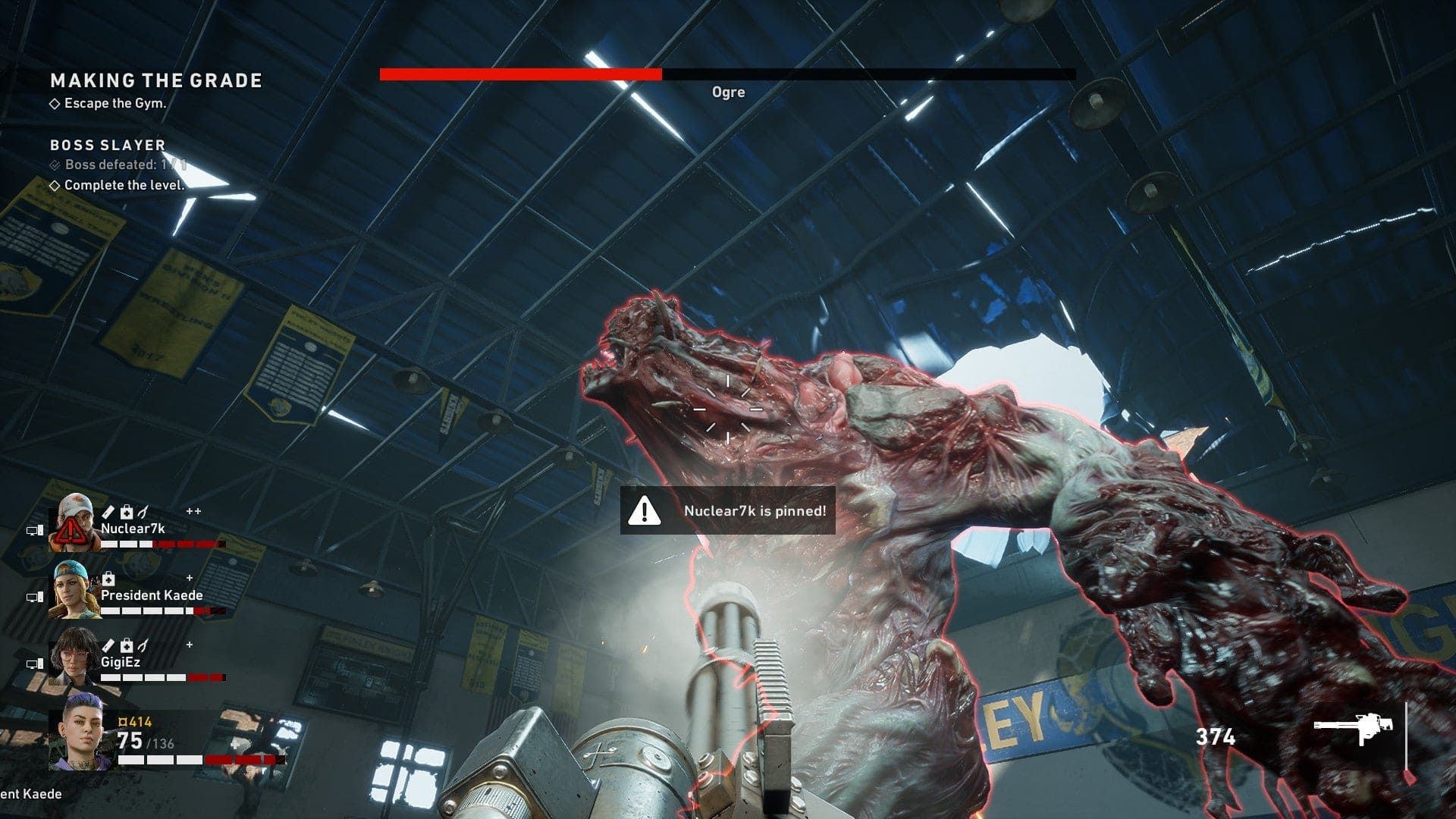Select GigiEz's teammate portrait
1456x819 pixels.
tap(74, 657)
